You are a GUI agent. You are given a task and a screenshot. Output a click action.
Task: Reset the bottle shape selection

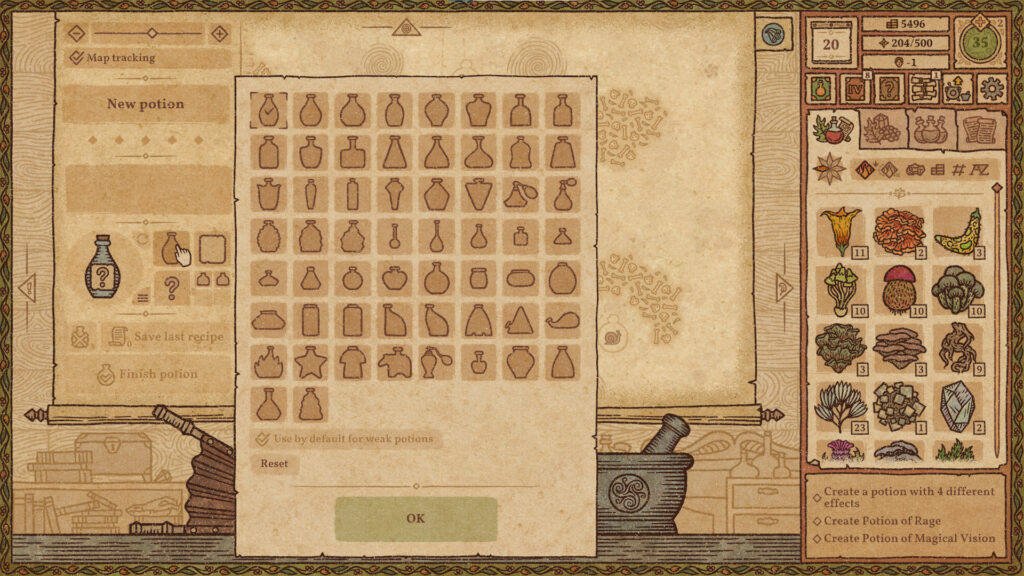pyautogui.click(x=274, y=464)
